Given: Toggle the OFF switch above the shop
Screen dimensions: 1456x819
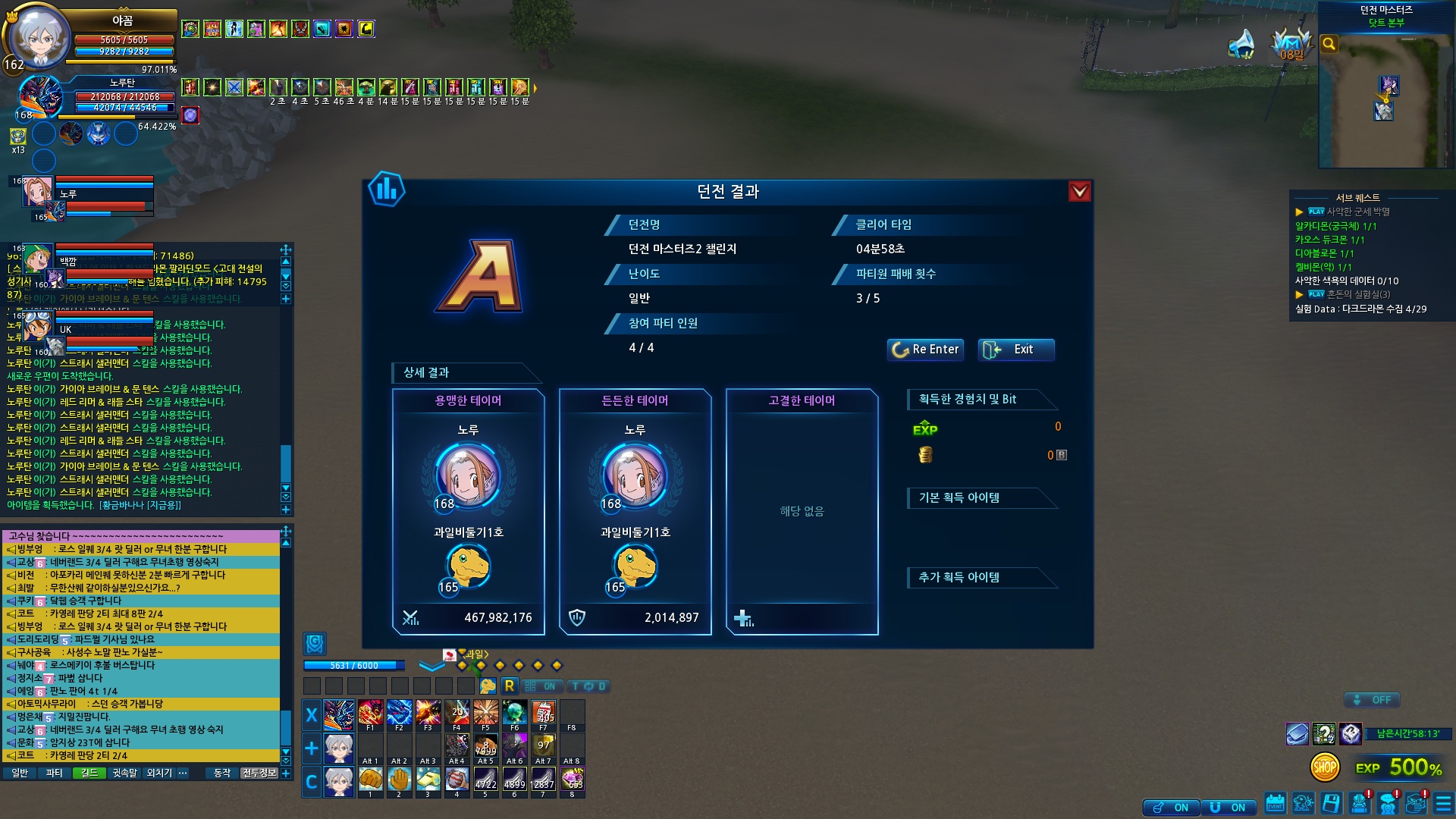Looking at the screenshot, I should [1372, 700].
